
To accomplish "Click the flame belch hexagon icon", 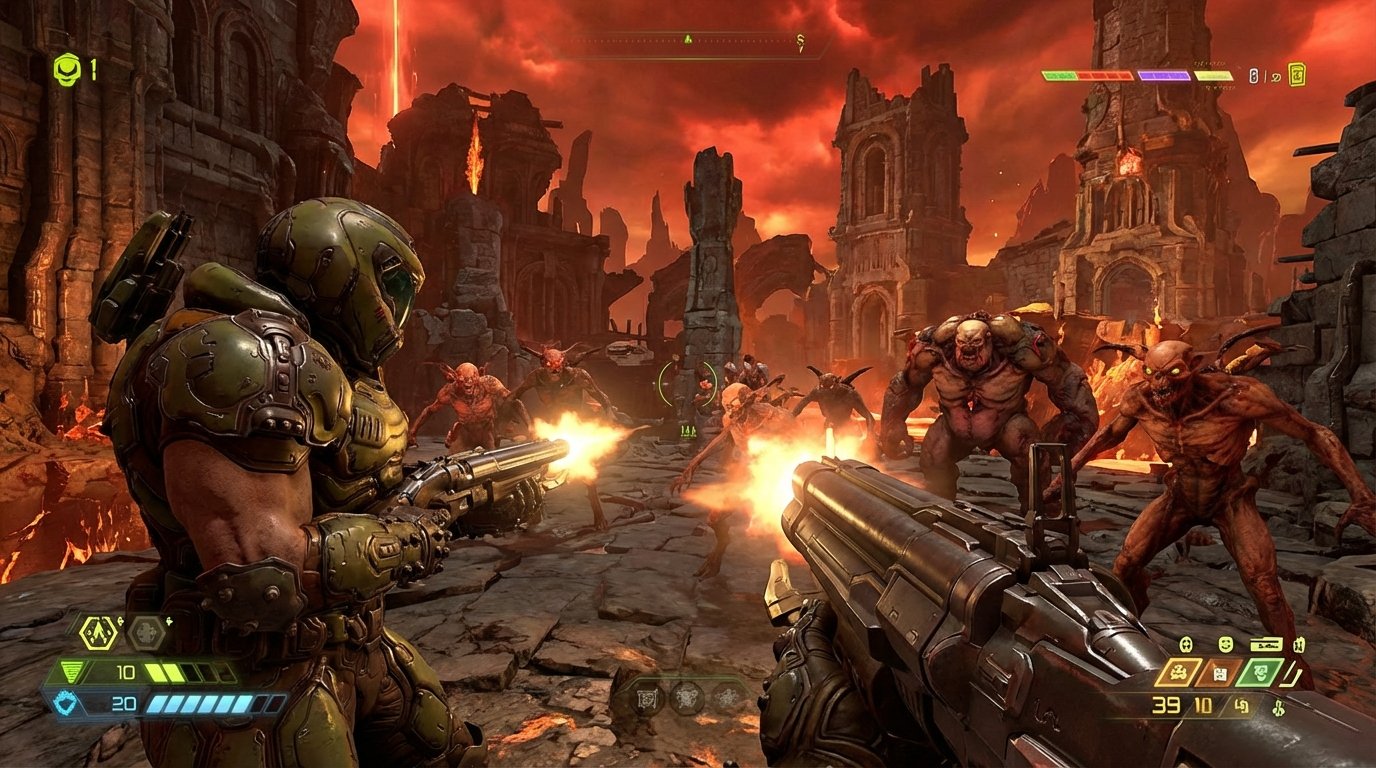I will 97,631.
